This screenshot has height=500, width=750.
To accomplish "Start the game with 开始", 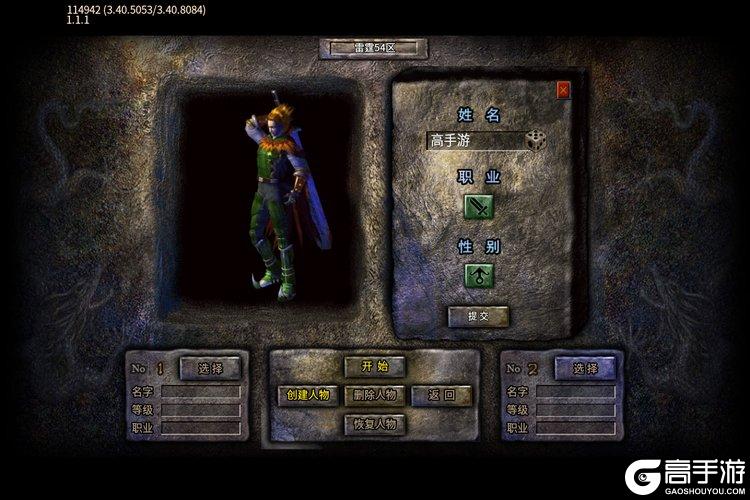I will [x=374, y=367].
